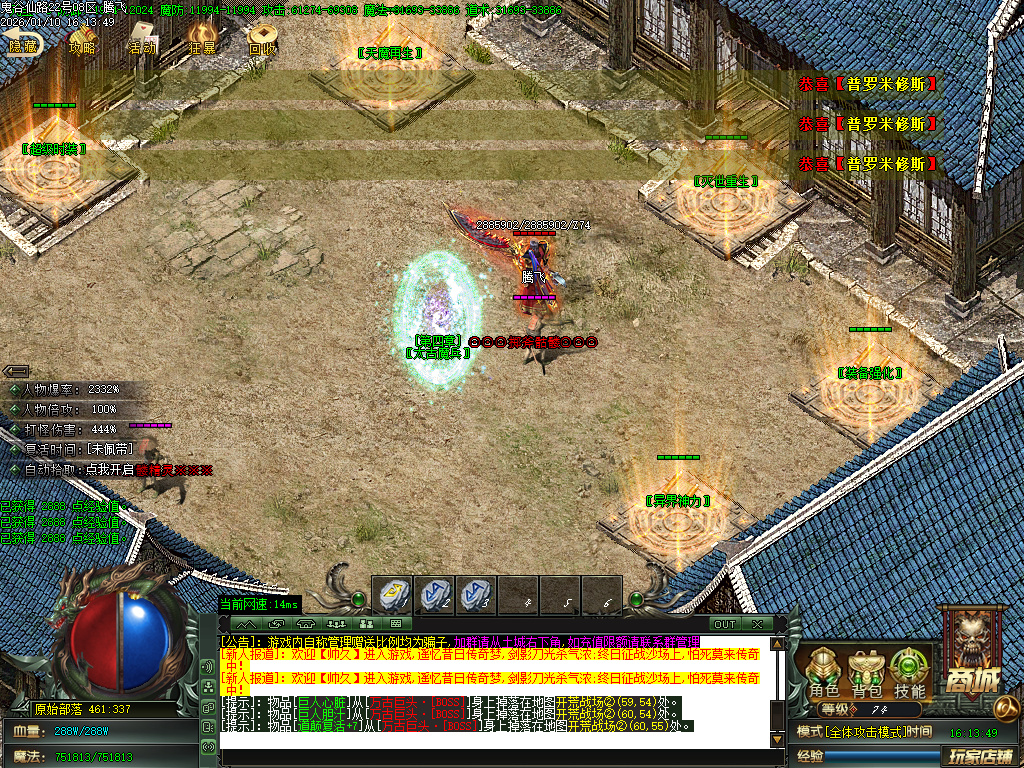Click the 隐藏 hide arrow button

coord(22,40)
